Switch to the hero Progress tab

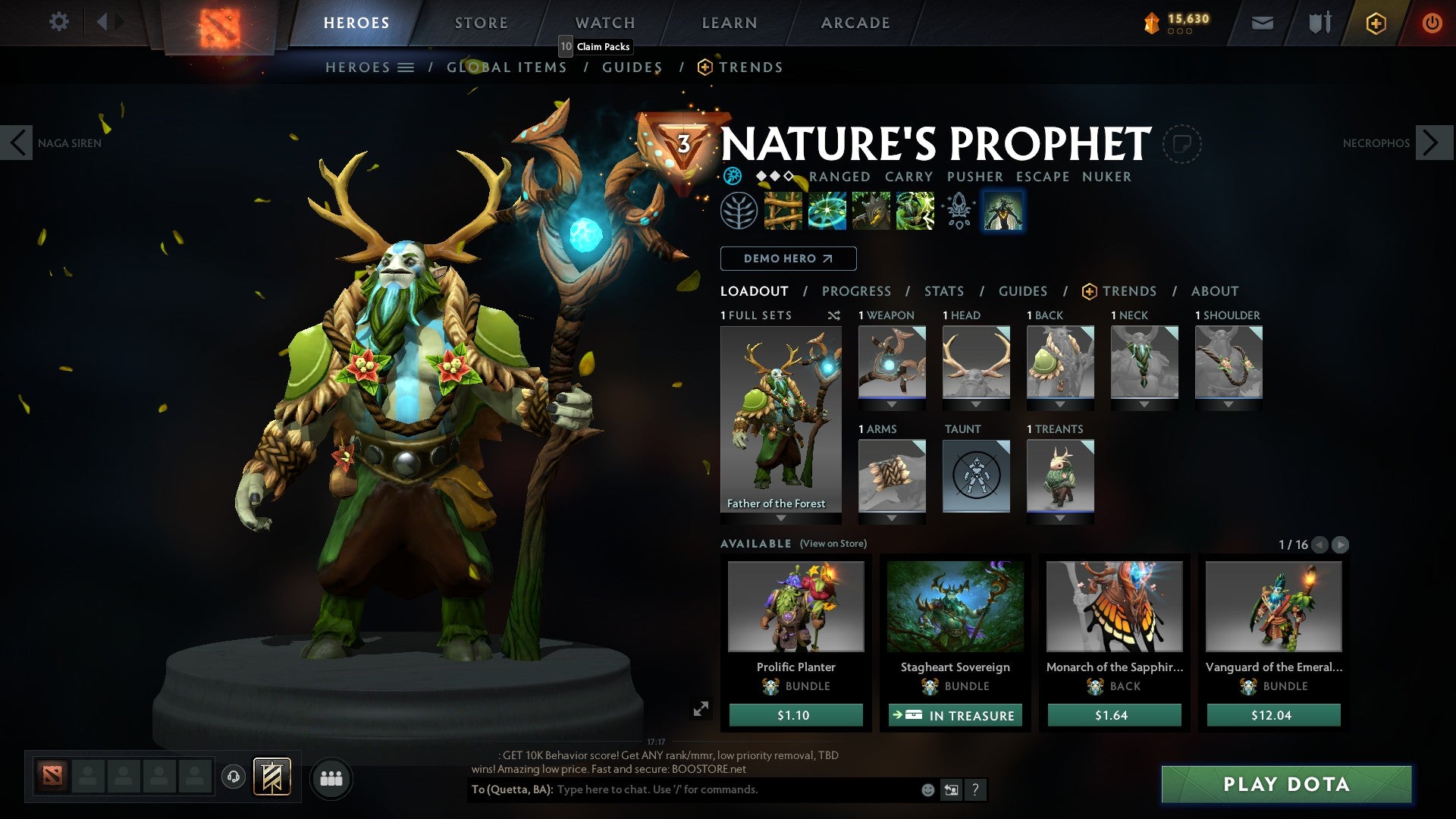[856, 291]
